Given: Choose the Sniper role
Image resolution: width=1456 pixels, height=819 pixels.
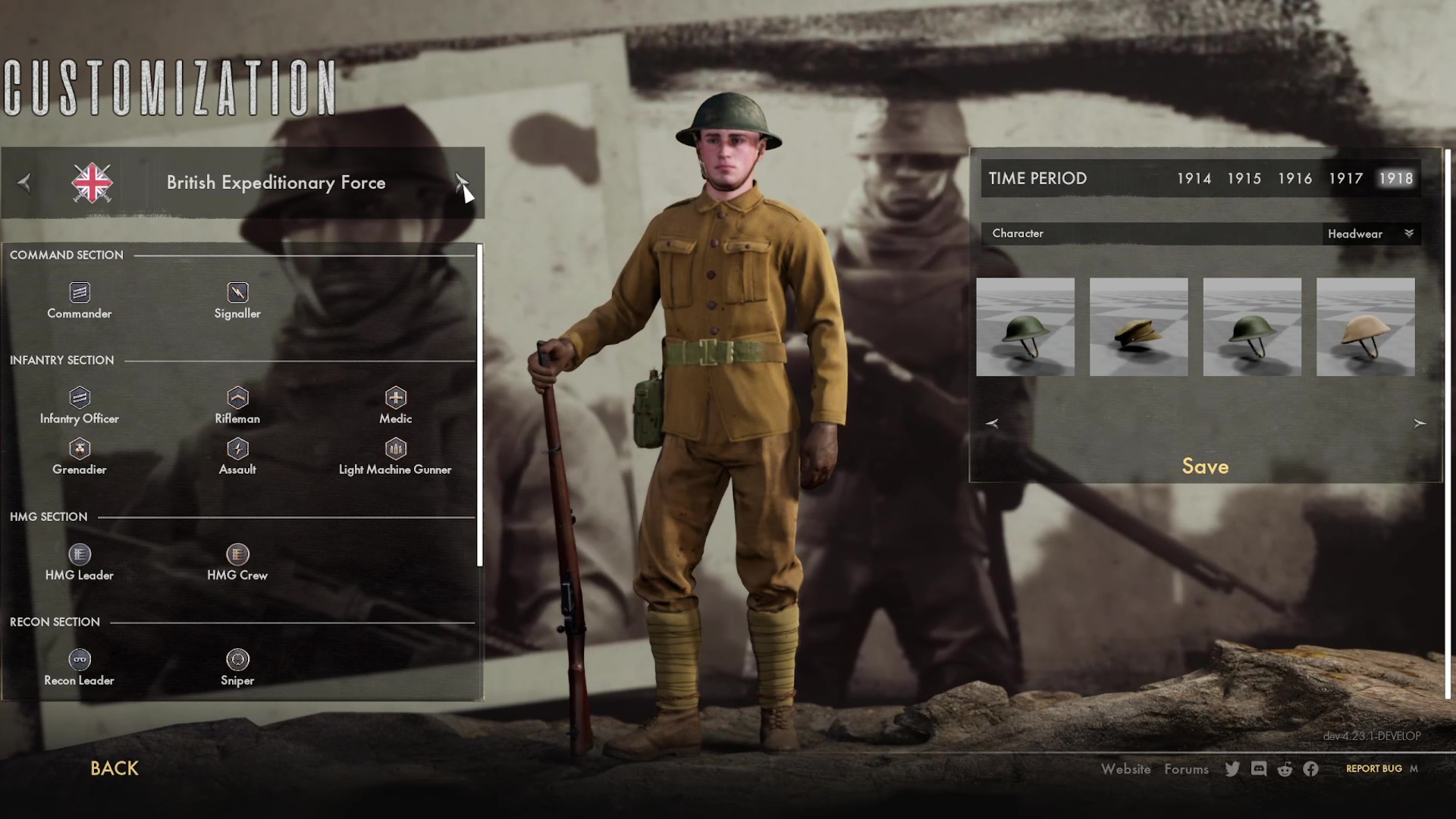Looking at the screenshot, I should tap(237, 668).
